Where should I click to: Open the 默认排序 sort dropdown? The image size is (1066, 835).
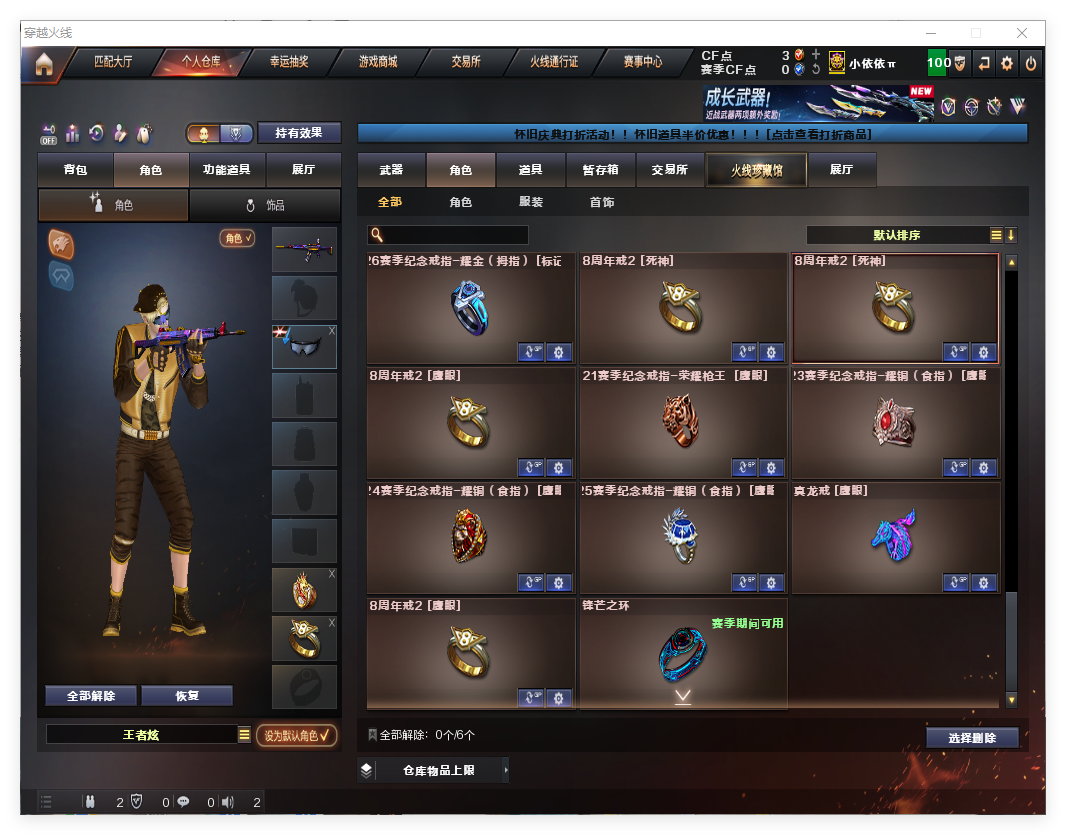[x=896, y=235]
